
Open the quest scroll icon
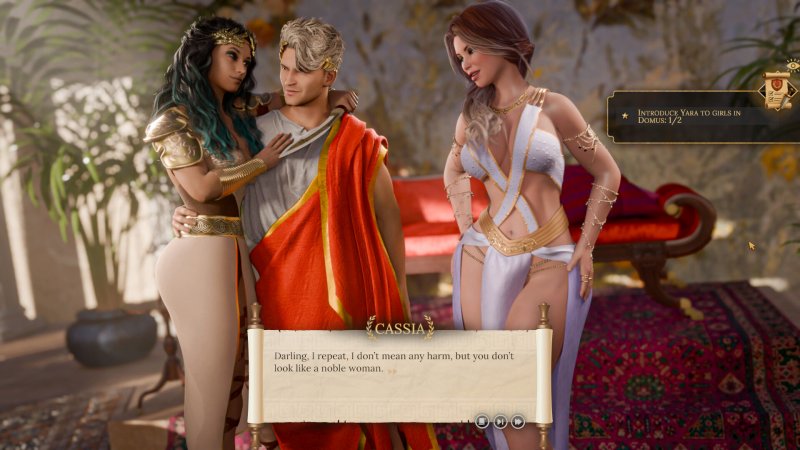[x=775, y=89]
